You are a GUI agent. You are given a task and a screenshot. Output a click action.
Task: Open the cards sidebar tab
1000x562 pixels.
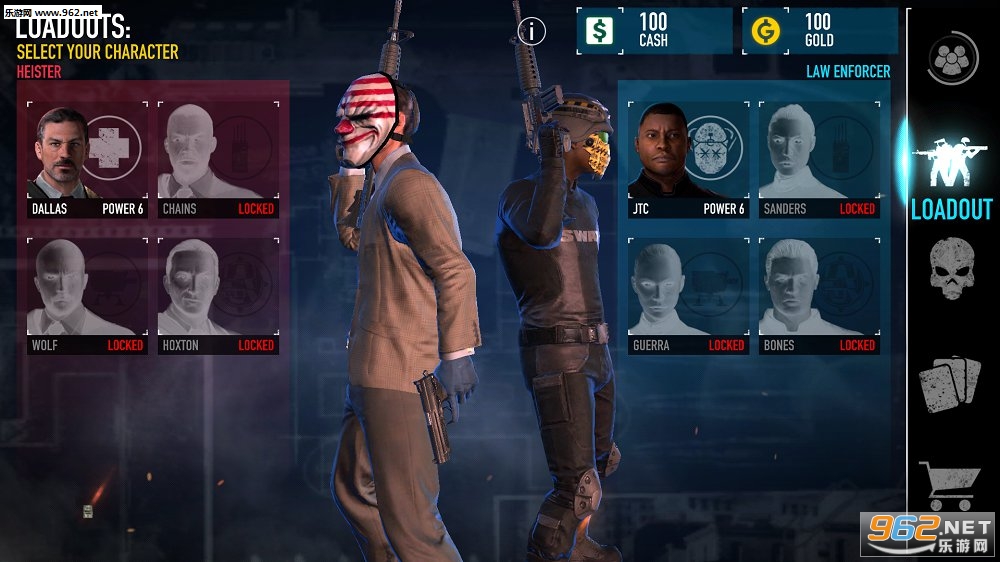tap(951, 383)
